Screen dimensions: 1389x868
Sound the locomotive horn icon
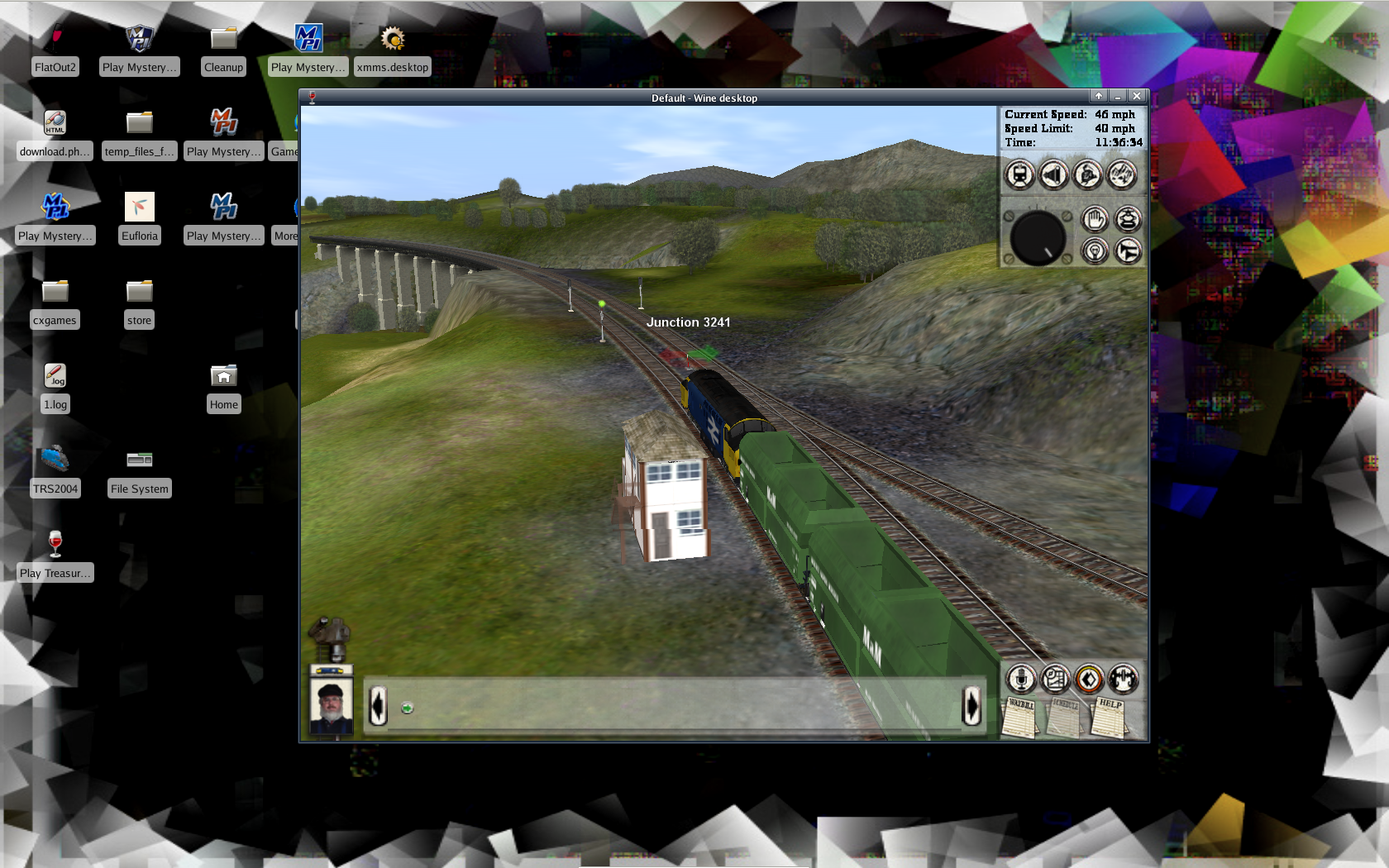point(1128,251)
